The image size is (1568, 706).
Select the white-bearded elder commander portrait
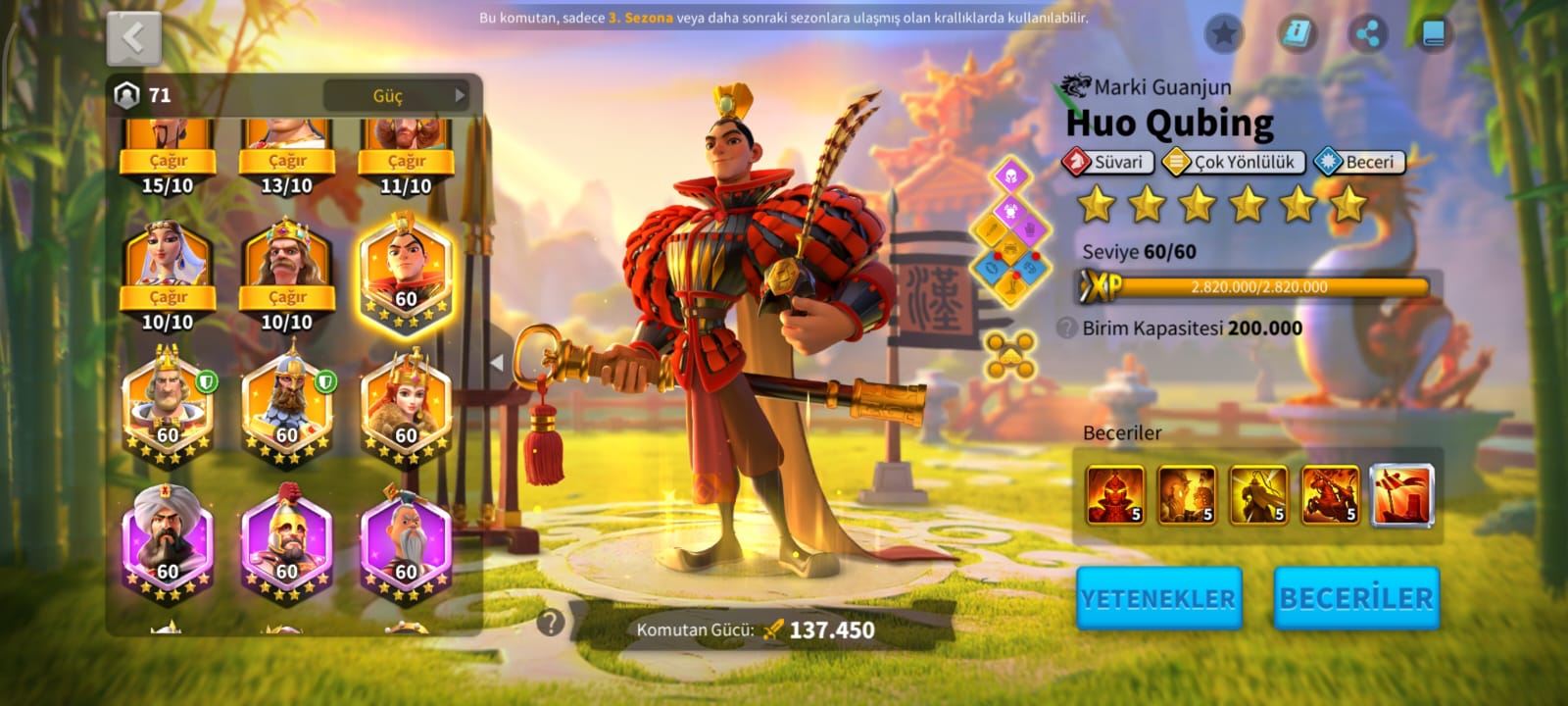pyautogui.click(x=406, y=541)
